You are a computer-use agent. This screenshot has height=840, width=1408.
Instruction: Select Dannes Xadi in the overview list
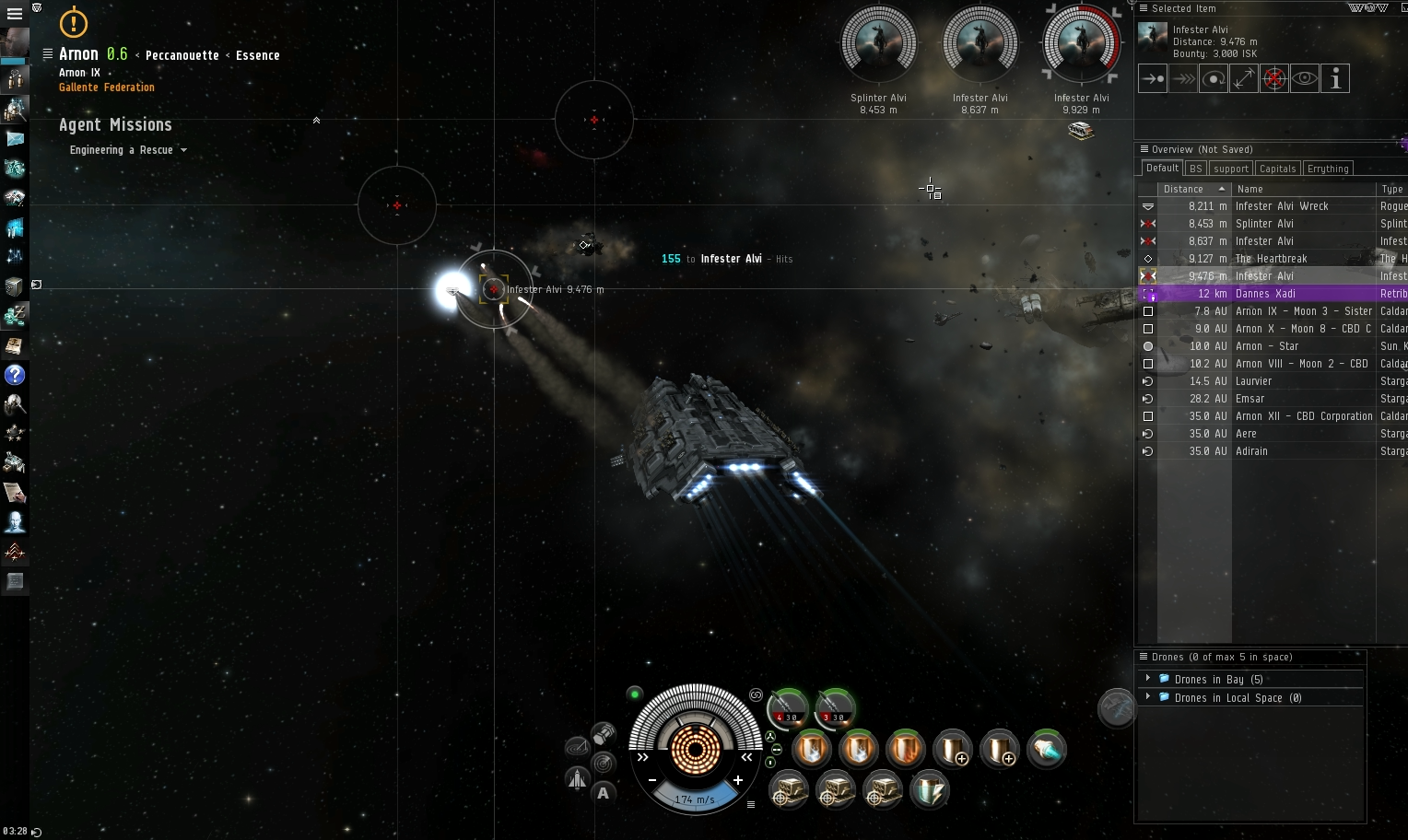pos(1265,293)
